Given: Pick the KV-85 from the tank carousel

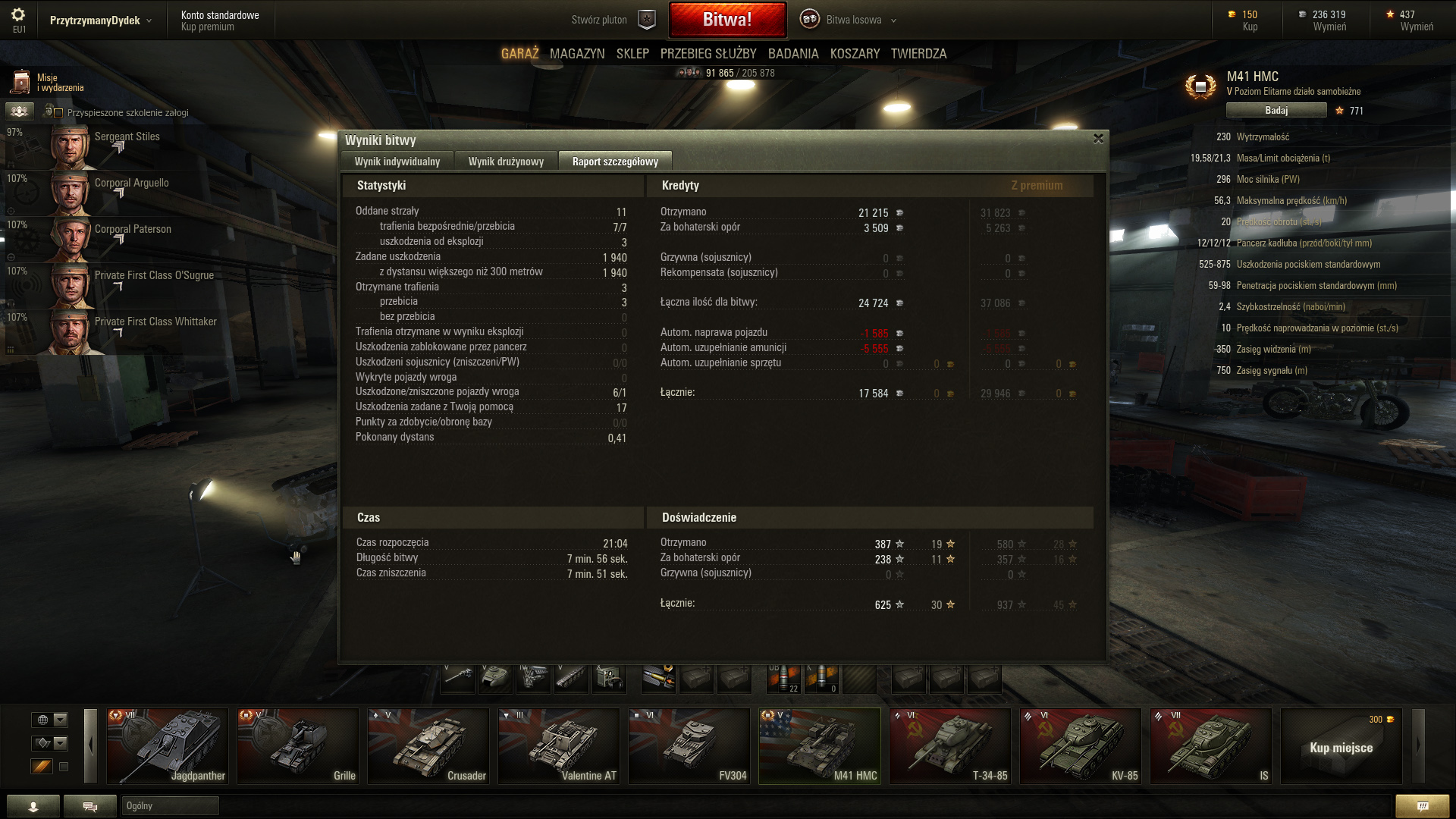Looking at the screenshot, I should coord(1081,746).
